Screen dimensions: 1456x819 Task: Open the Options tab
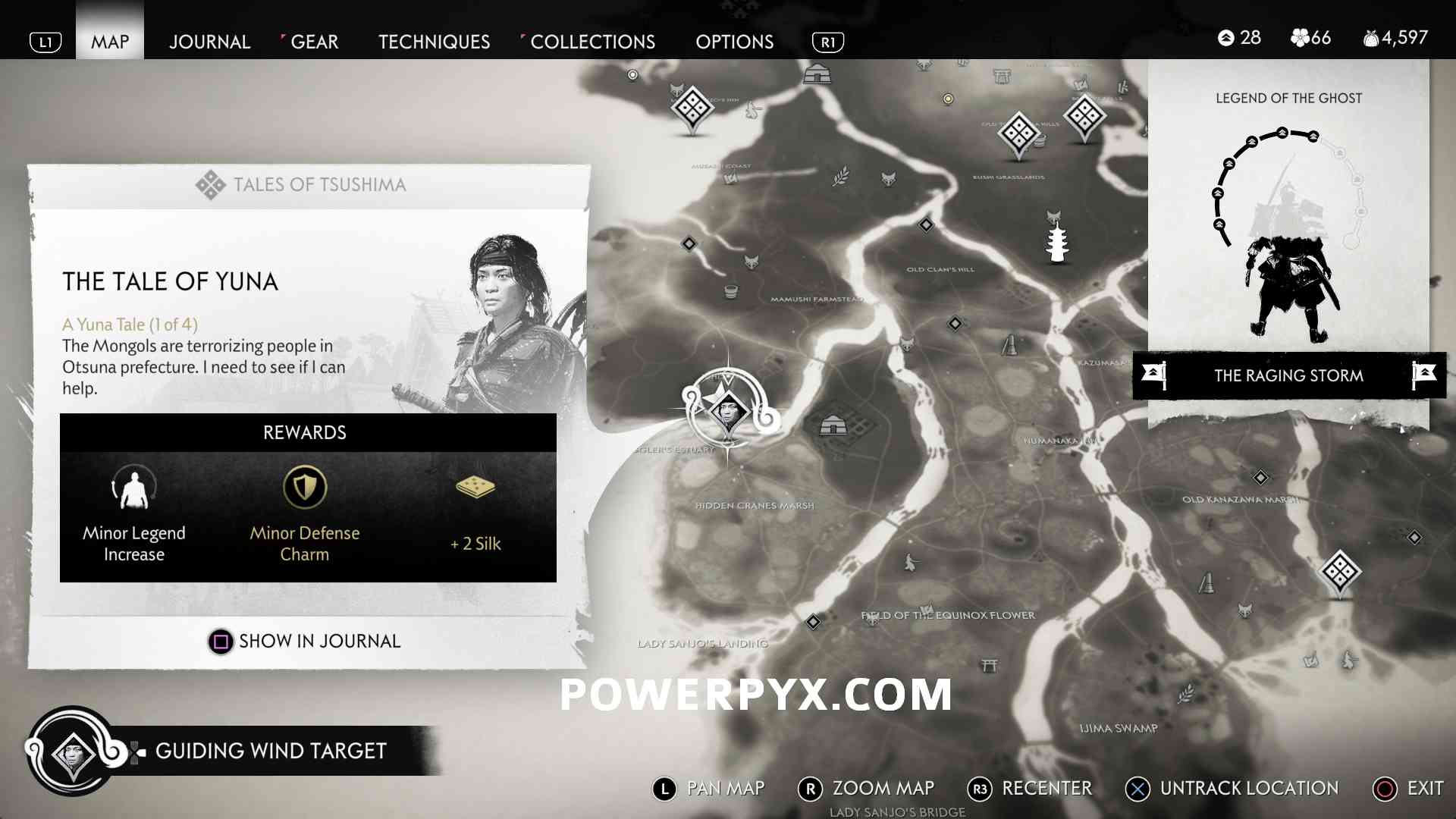tap(734, 42)
